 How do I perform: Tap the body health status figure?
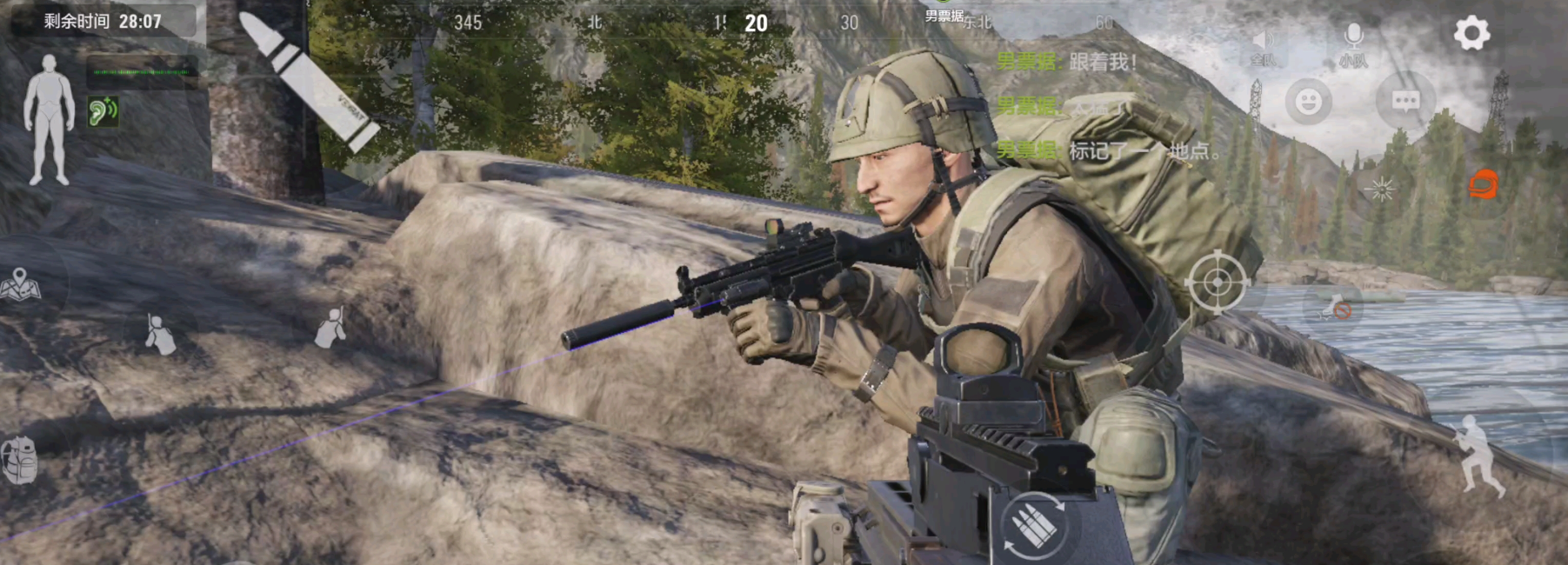point(48,120)
